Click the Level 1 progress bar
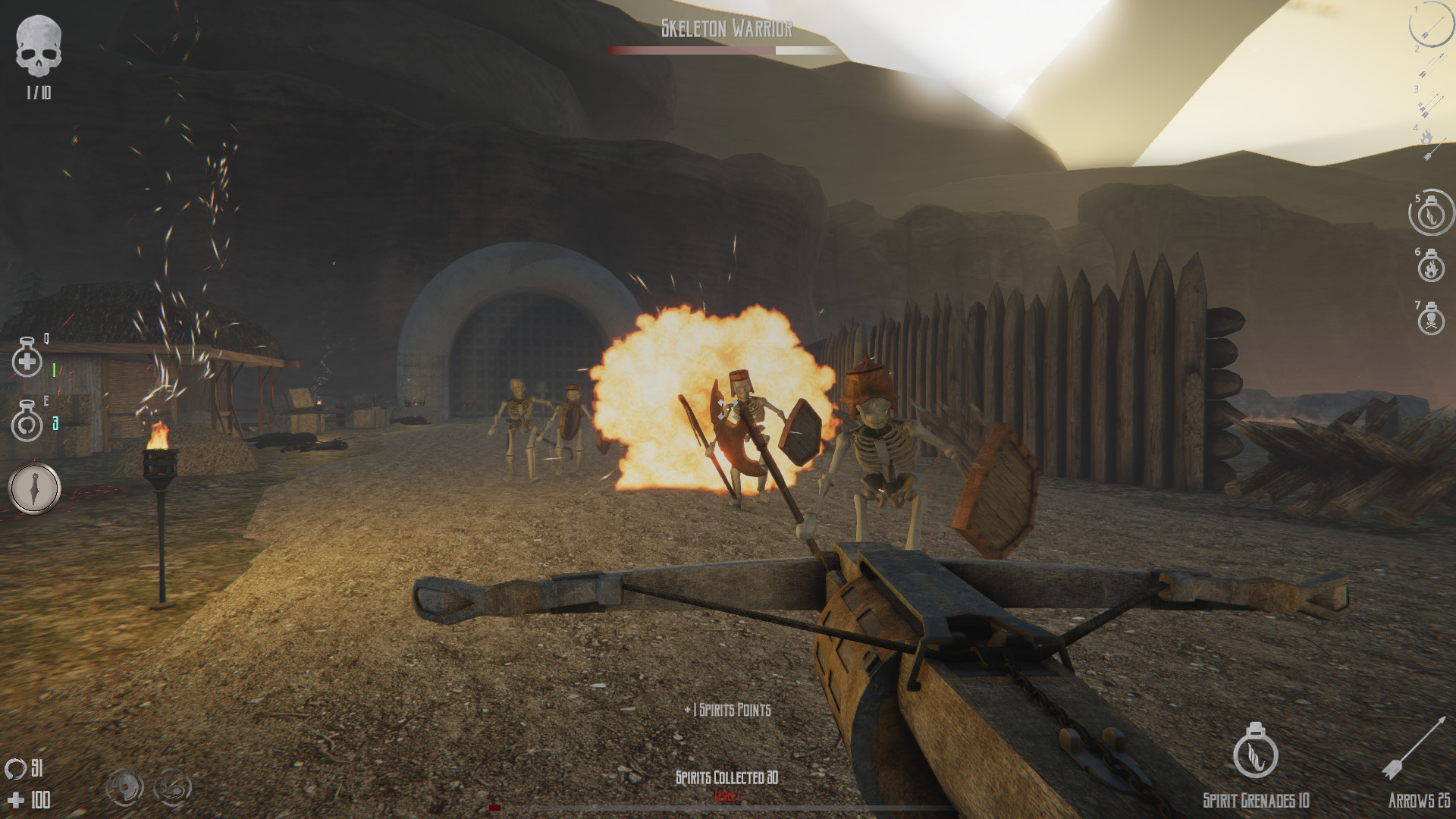The image size is (1456, 819). (x=726, y=808)
